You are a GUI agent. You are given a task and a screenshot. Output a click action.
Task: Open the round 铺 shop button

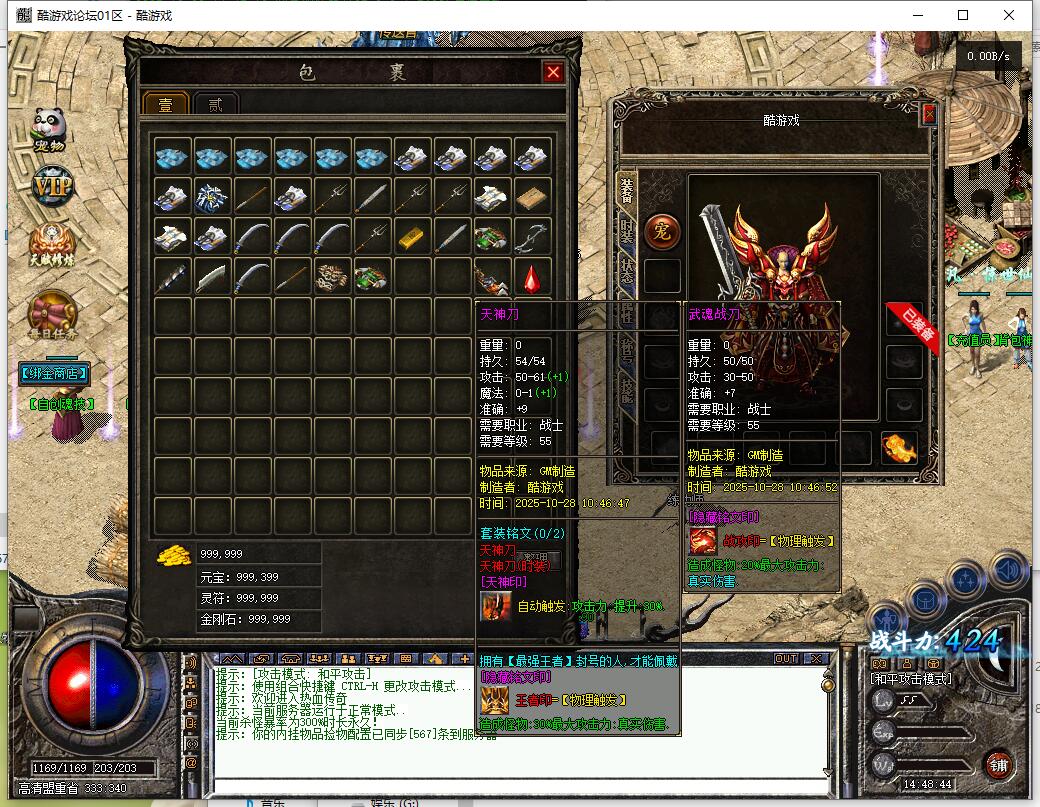(997, 765)
